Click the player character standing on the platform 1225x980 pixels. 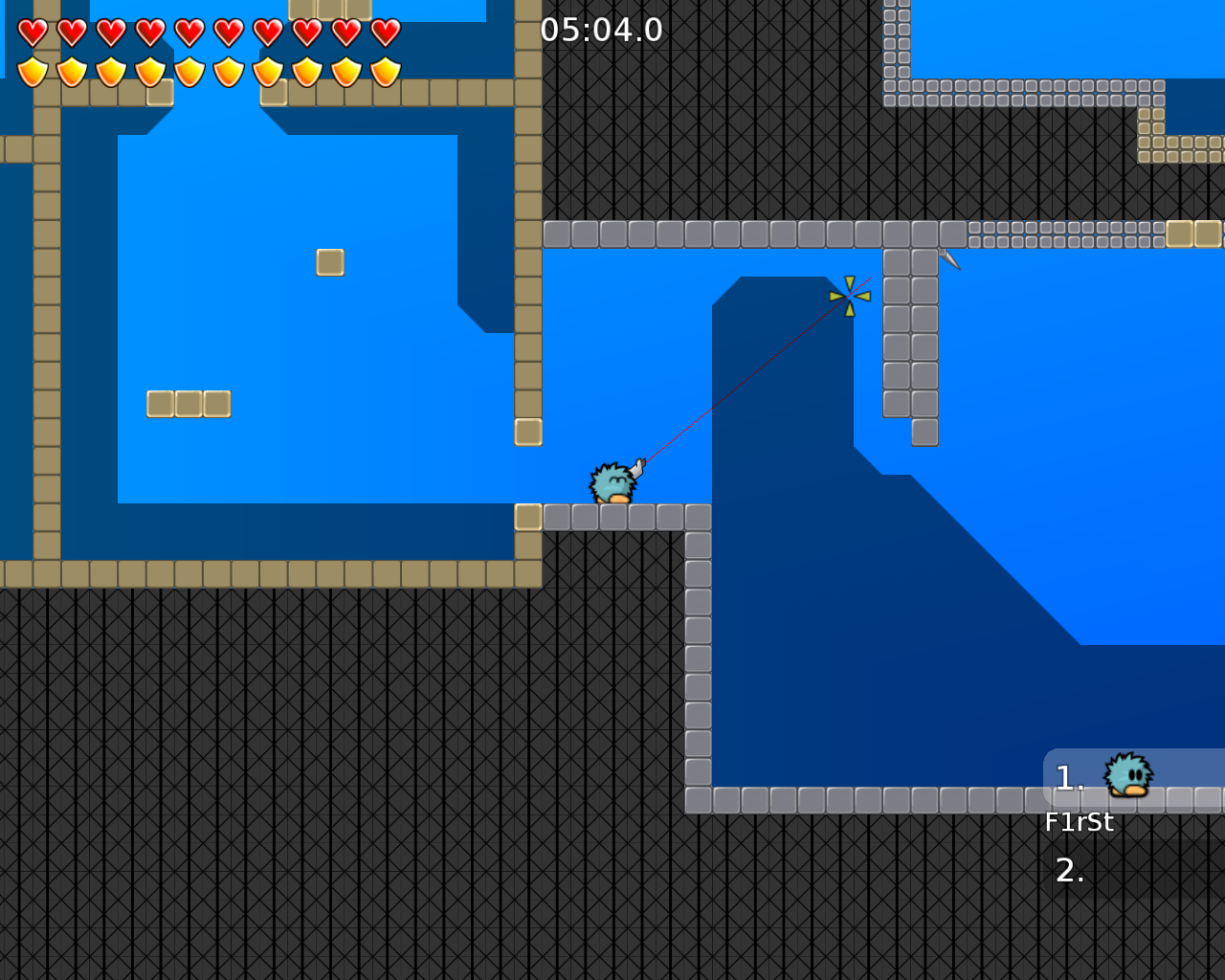pyautogui.click(x=613, y=481)
